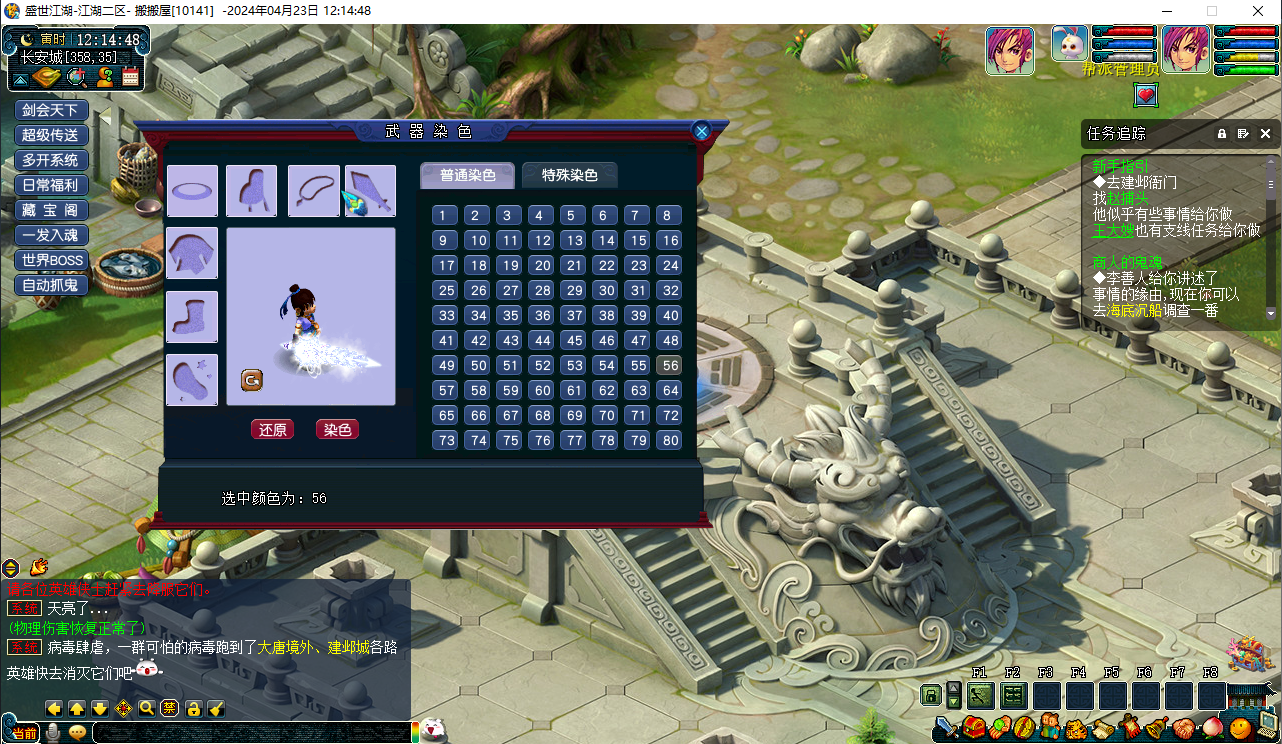Click the sword attack icon in bottom toolbar
Viewport: 1282px width, 744px height.
tap(944, 727)
